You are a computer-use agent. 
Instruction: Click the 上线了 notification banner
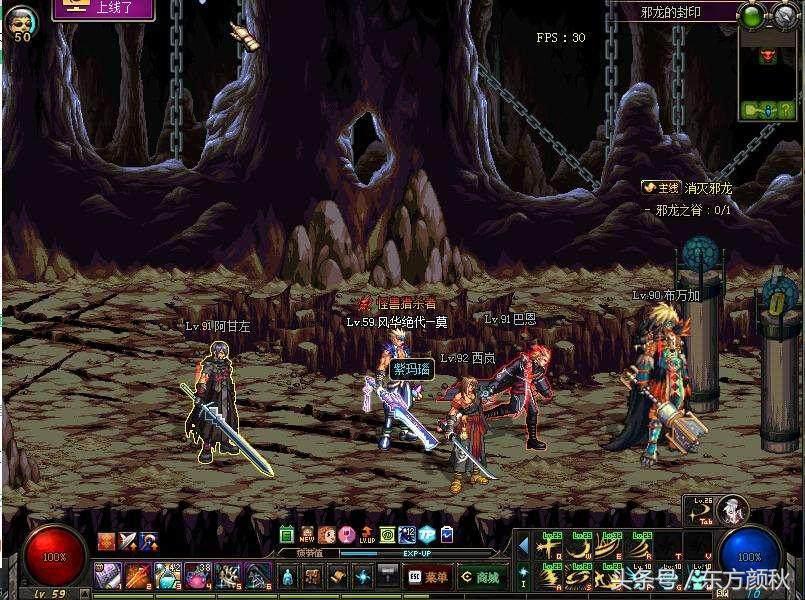click(x=104, y=10)
